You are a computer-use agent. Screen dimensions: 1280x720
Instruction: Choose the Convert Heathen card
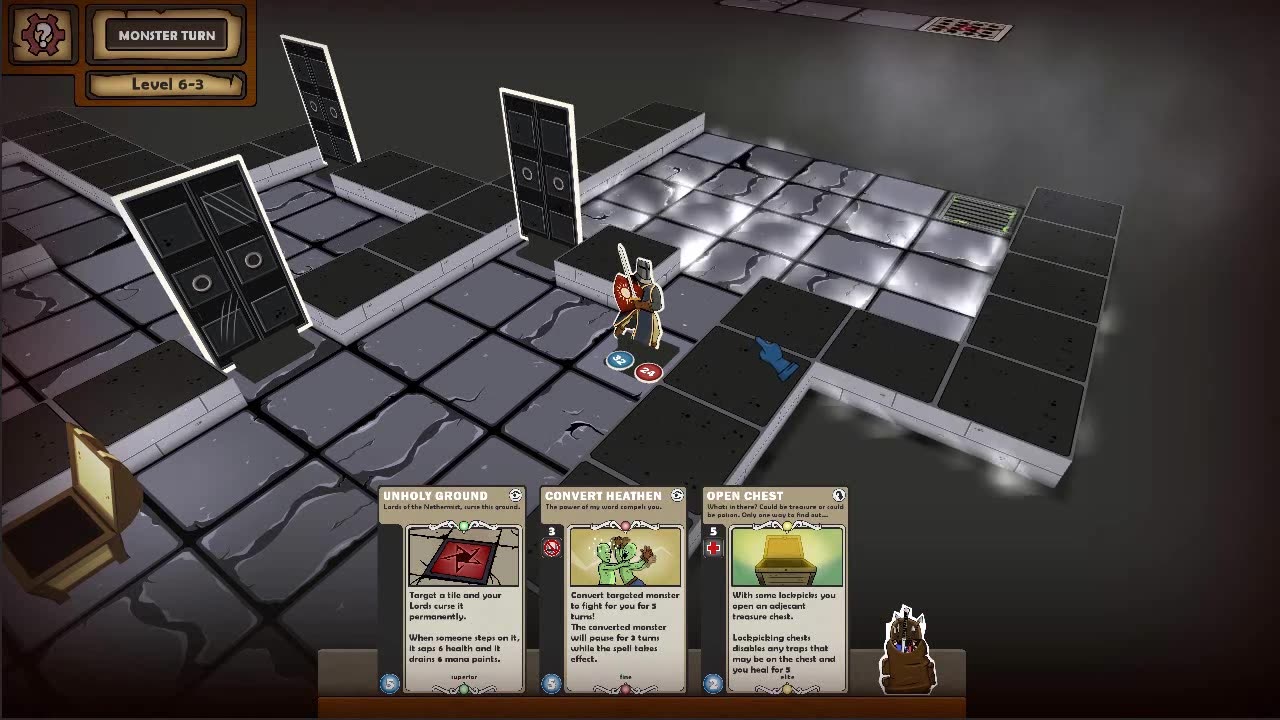(x=614, y=590)
